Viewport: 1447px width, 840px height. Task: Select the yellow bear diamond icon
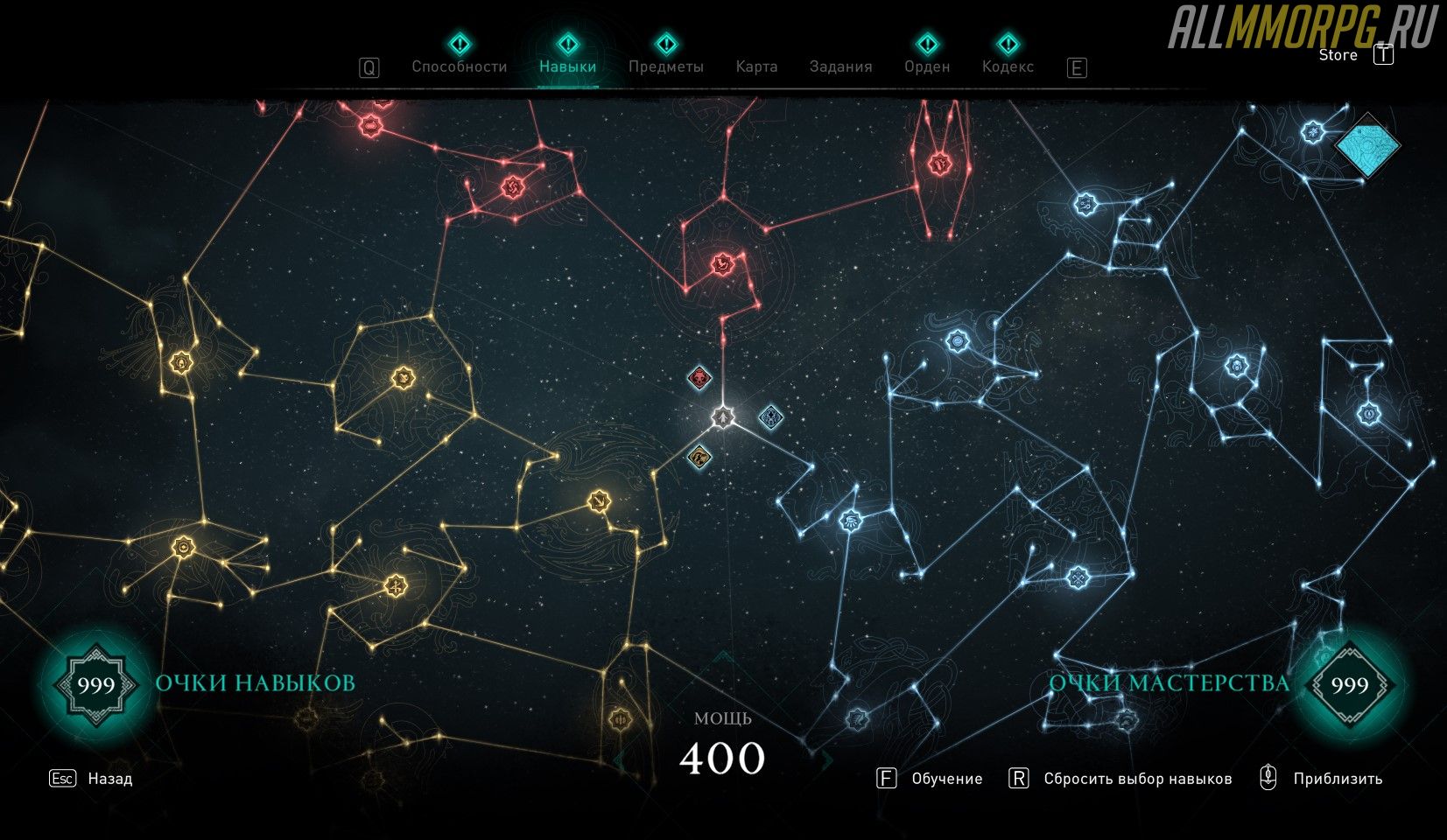pyautogui.click(x=699, y=455)
